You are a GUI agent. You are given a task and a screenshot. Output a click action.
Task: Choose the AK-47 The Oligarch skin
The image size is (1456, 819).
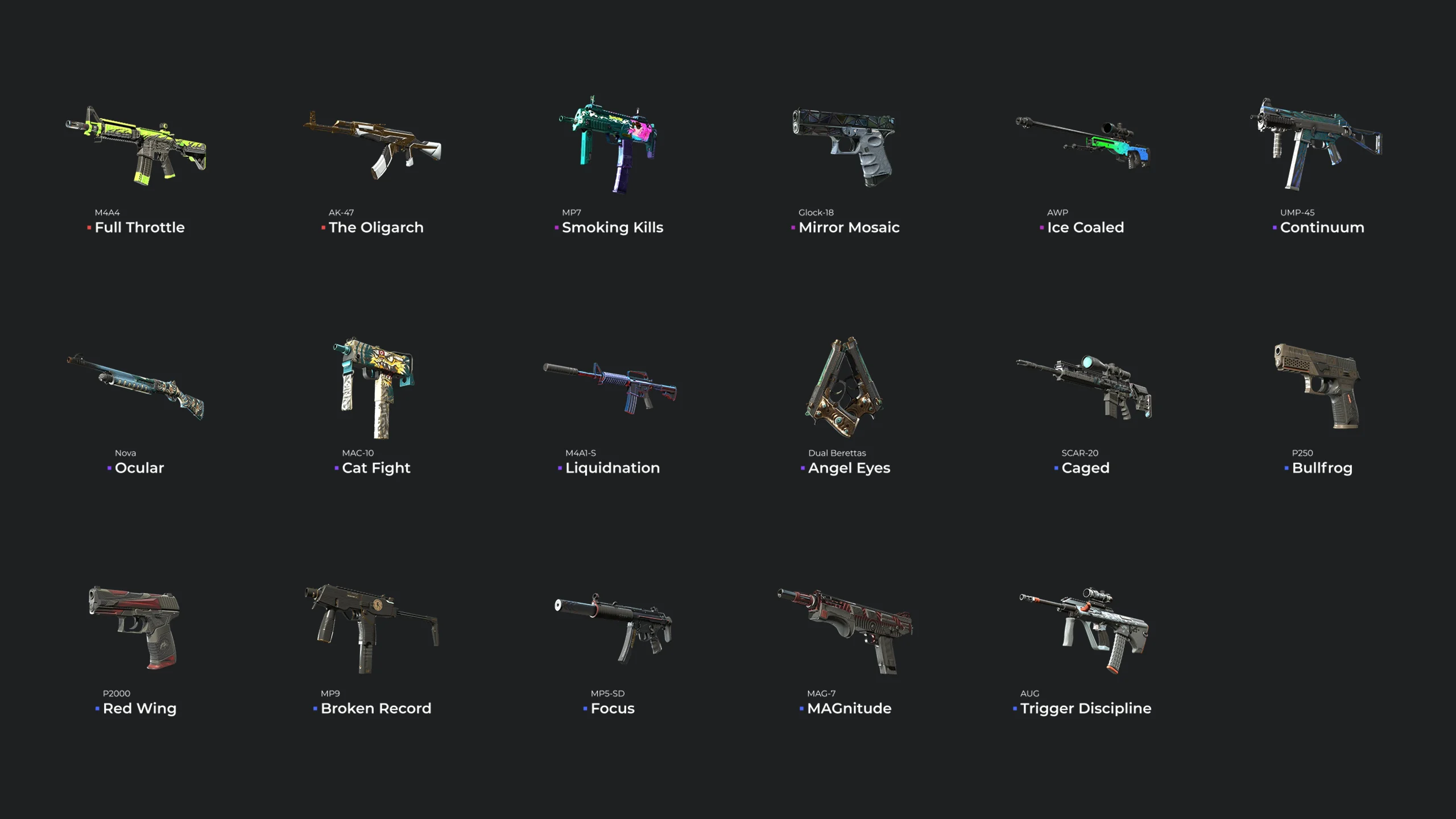click(x=373, y=146)
